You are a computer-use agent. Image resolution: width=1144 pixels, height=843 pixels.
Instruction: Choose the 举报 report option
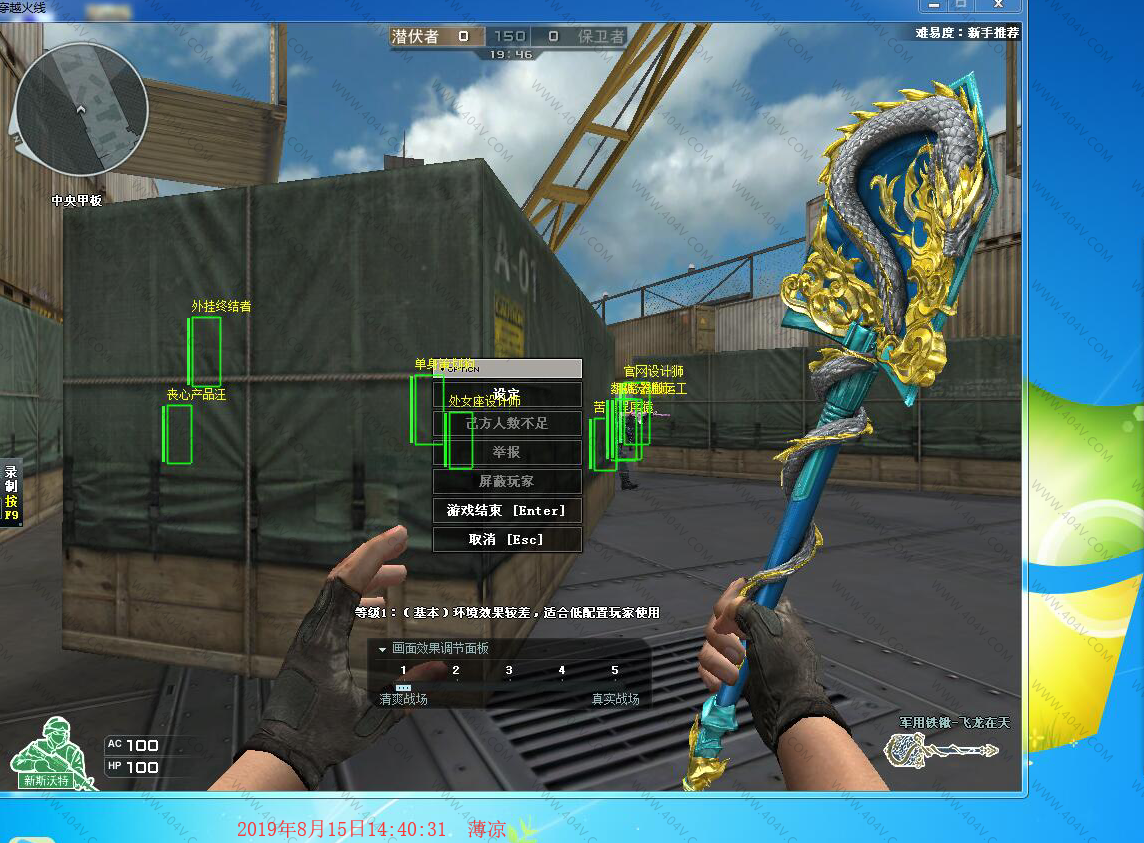pos(507,453)
